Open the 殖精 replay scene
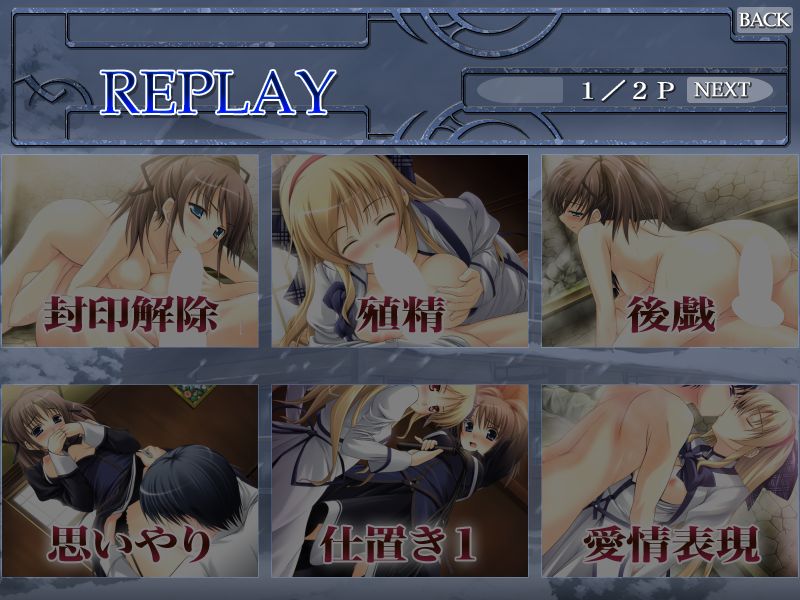This screenshot has width=800, height=600. [400, 251]
